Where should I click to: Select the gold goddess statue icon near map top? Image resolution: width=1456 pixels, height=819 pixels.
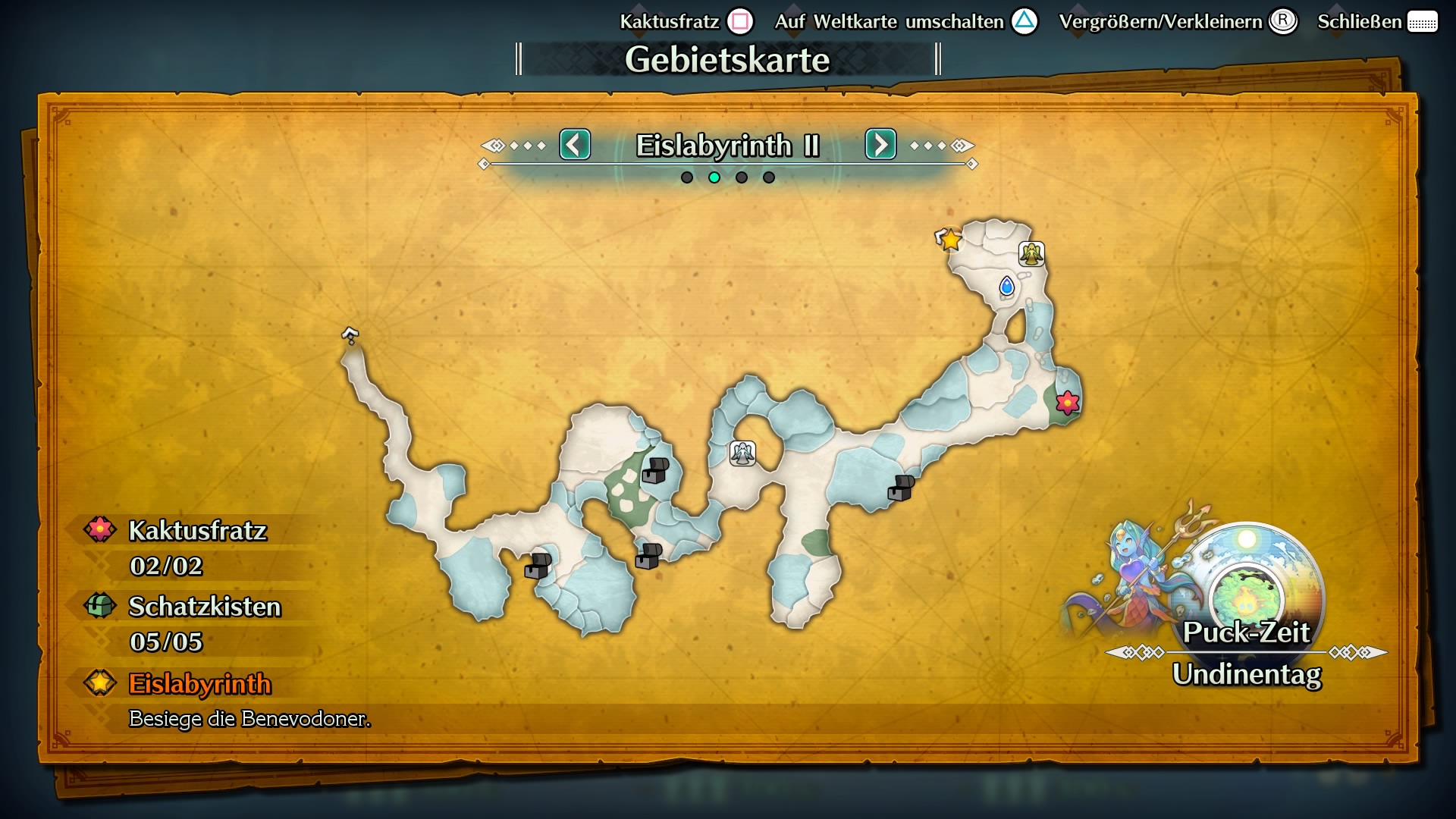click(1033, 255)
